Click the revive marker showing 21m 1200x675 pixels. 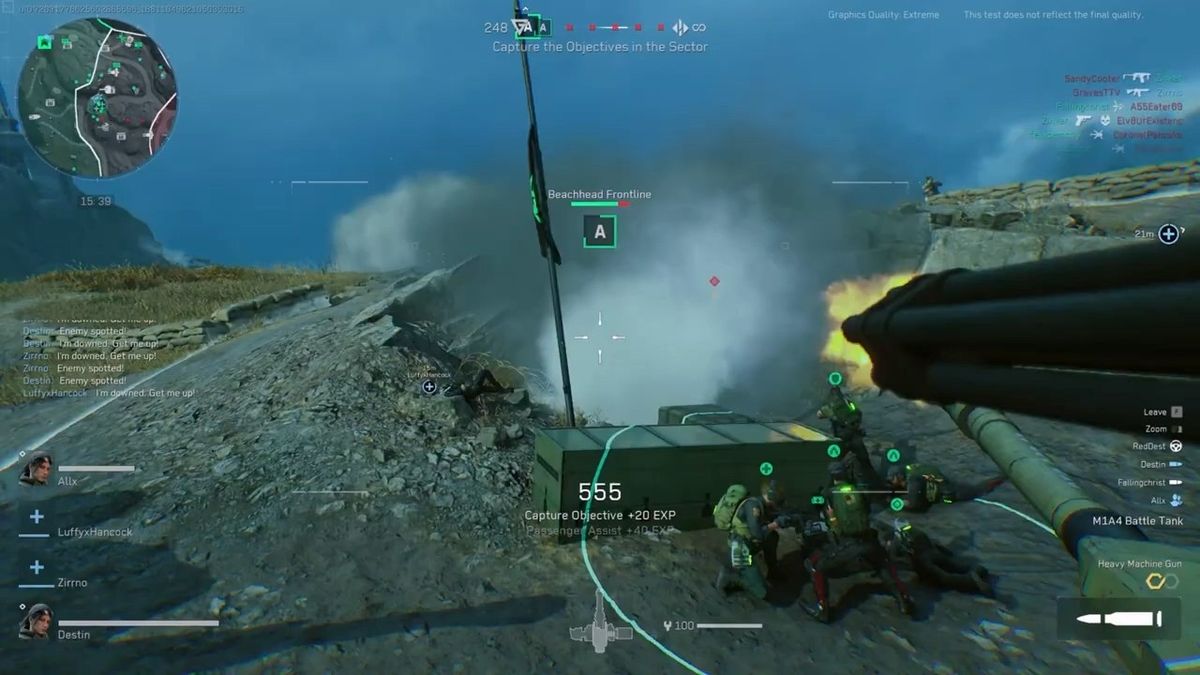(x=1168, y=234)
